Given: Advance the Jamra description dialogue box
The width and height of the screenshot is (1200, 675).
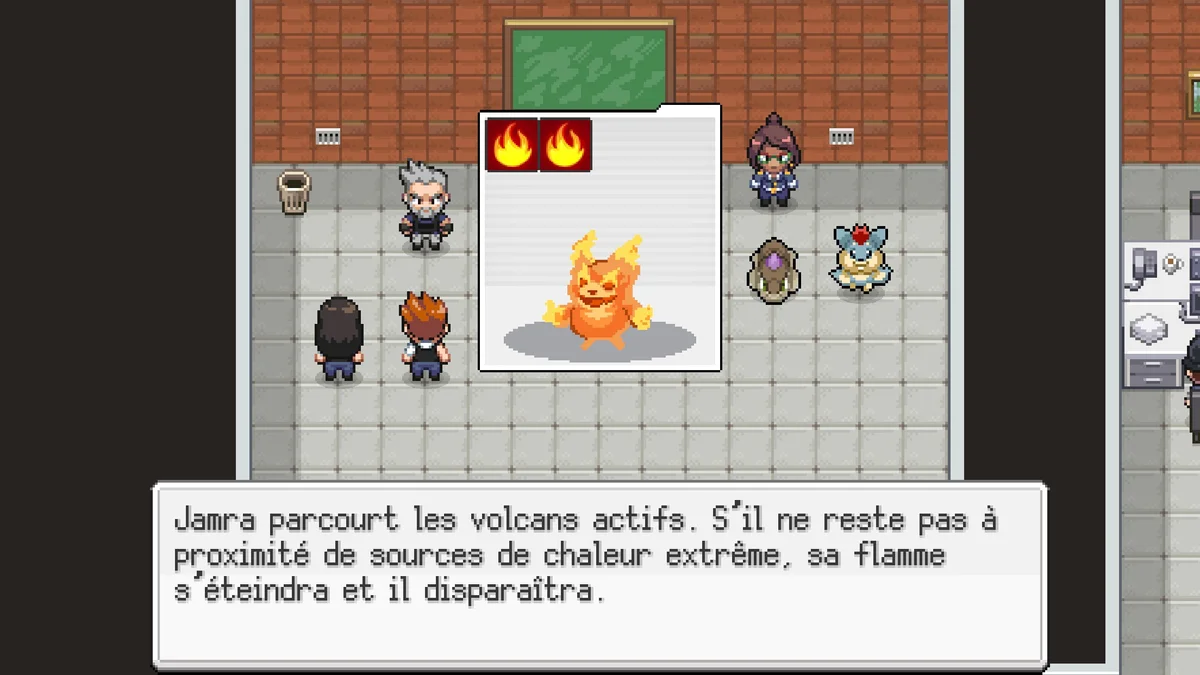Looking at the screenshot, I should tap(599, 575).
